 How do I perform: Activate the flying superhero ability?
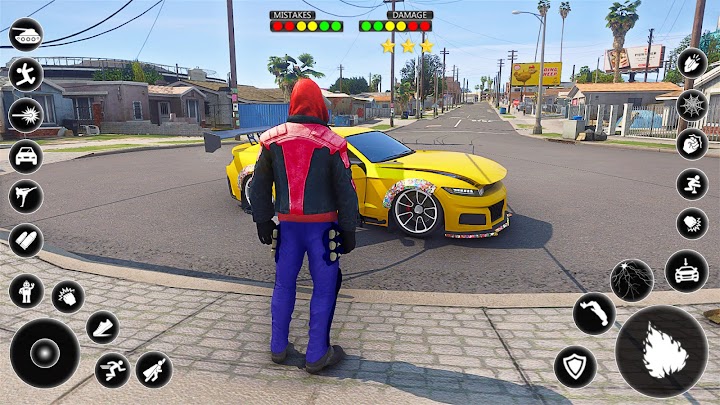(x=153, y=370)
